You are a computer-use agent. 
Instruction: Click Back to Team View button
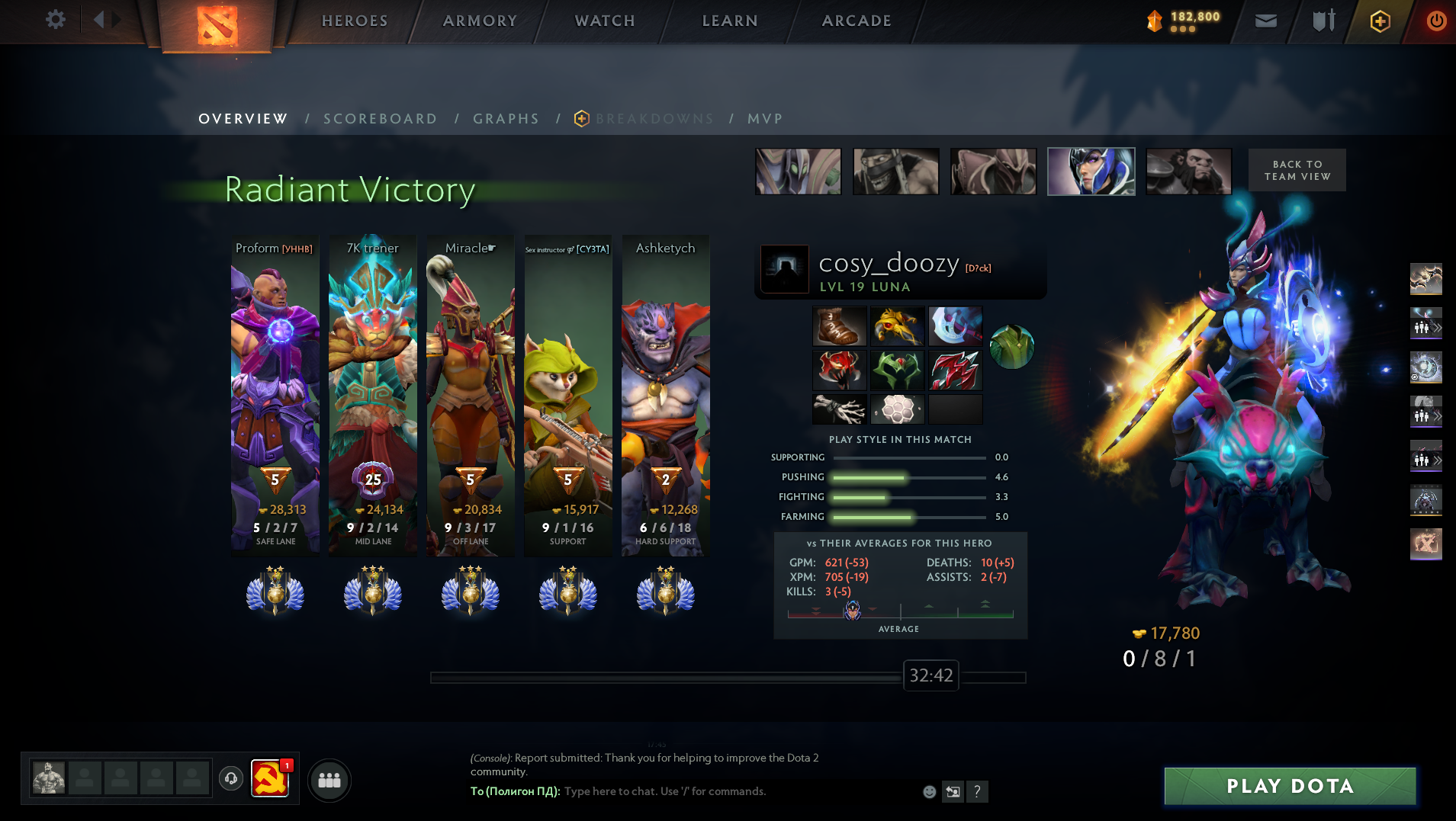pyautogui.click(x=1297, y=170)
